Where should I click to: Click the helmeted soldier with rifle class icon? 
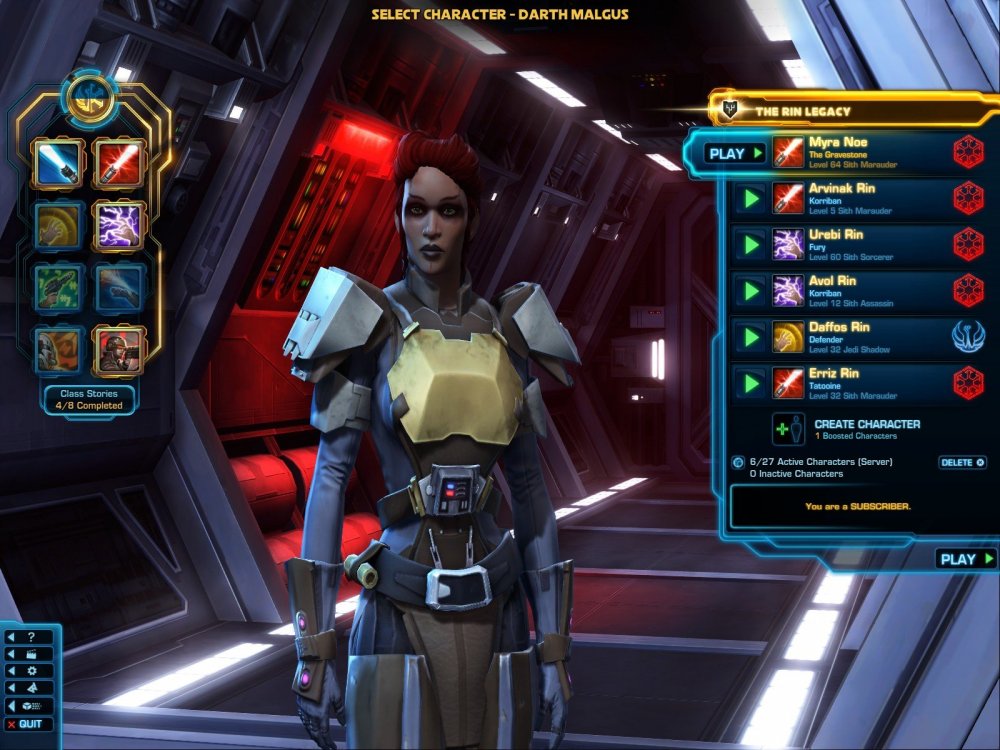tap(119, 349)
